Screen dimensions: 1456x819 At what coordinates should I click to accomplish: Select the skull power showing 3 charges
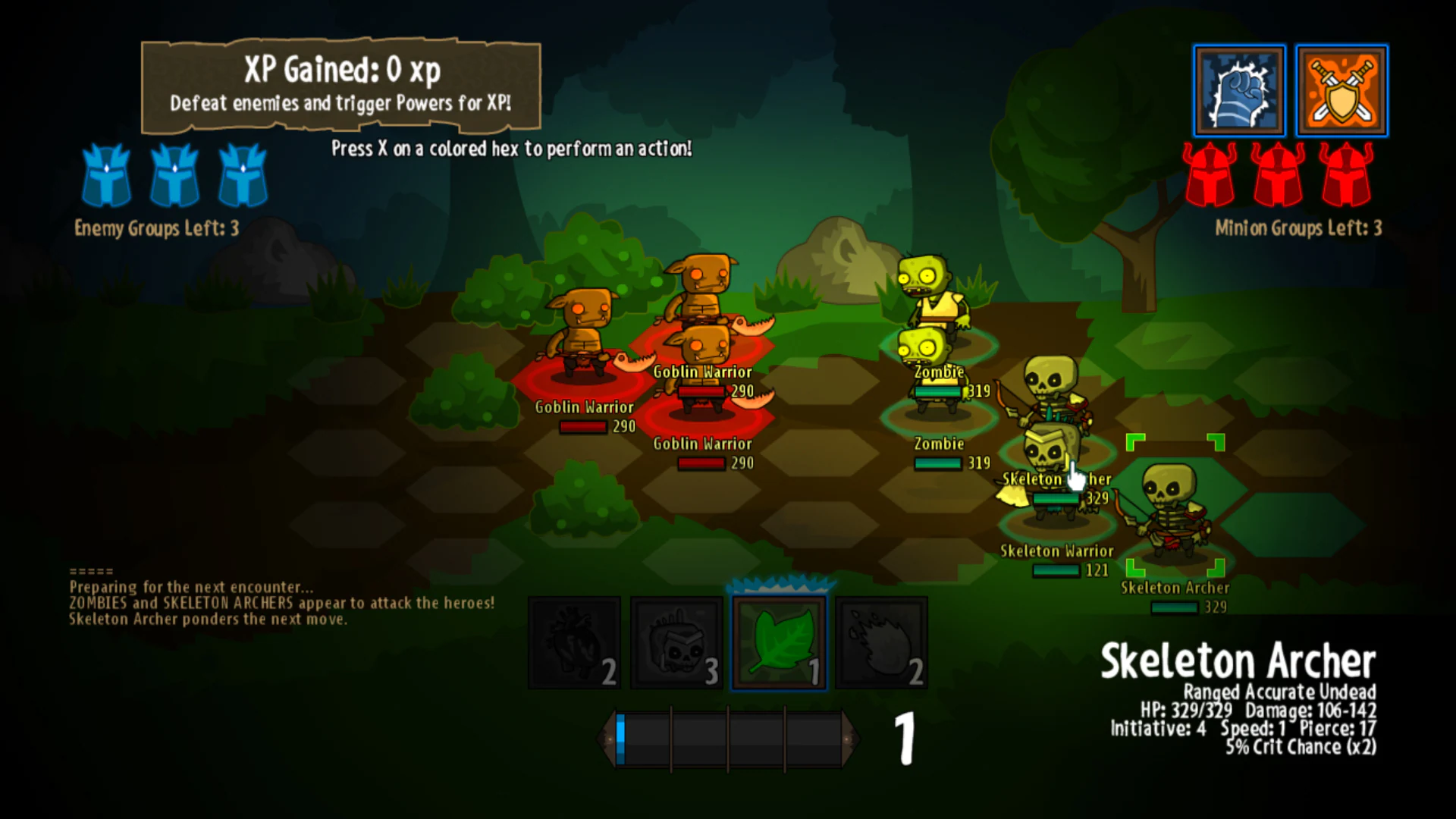click(676, 641)
